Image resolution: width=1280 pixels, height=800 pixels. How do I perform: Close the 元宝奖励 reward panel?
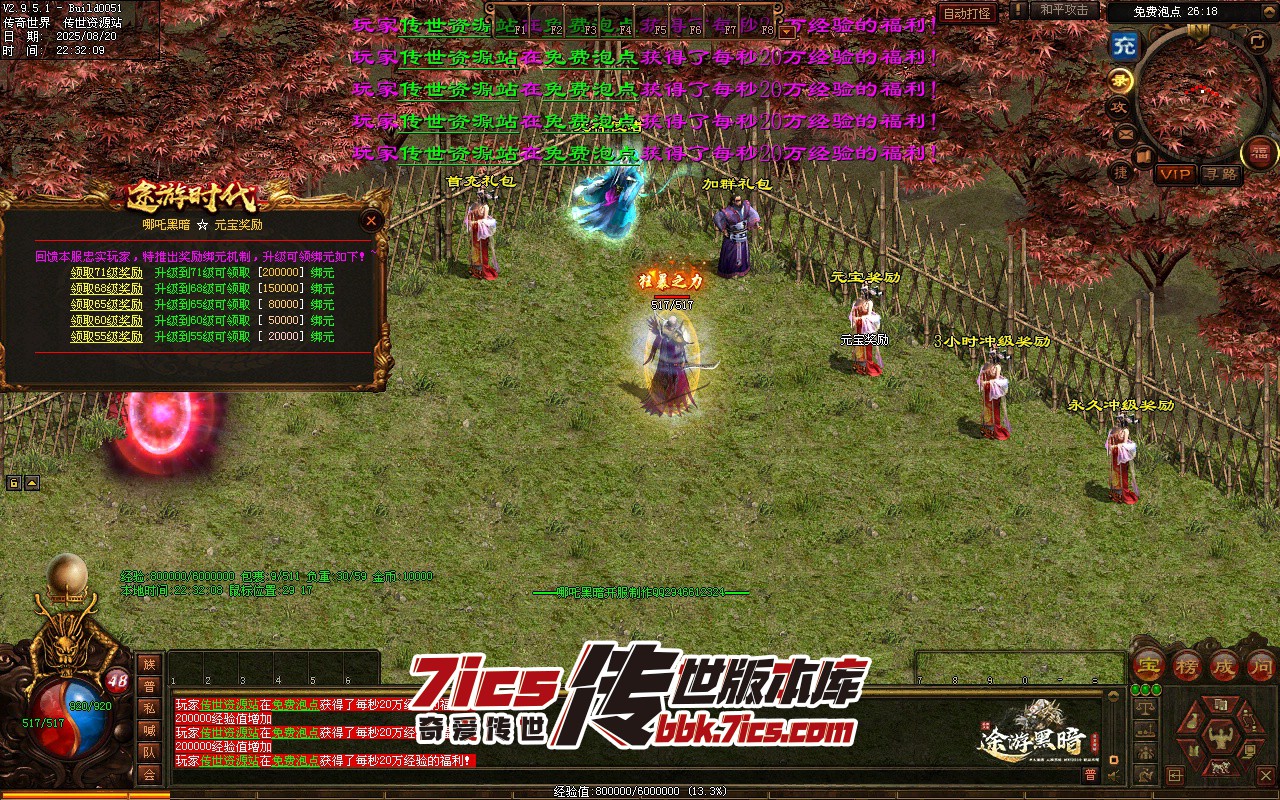pos(371,221)
